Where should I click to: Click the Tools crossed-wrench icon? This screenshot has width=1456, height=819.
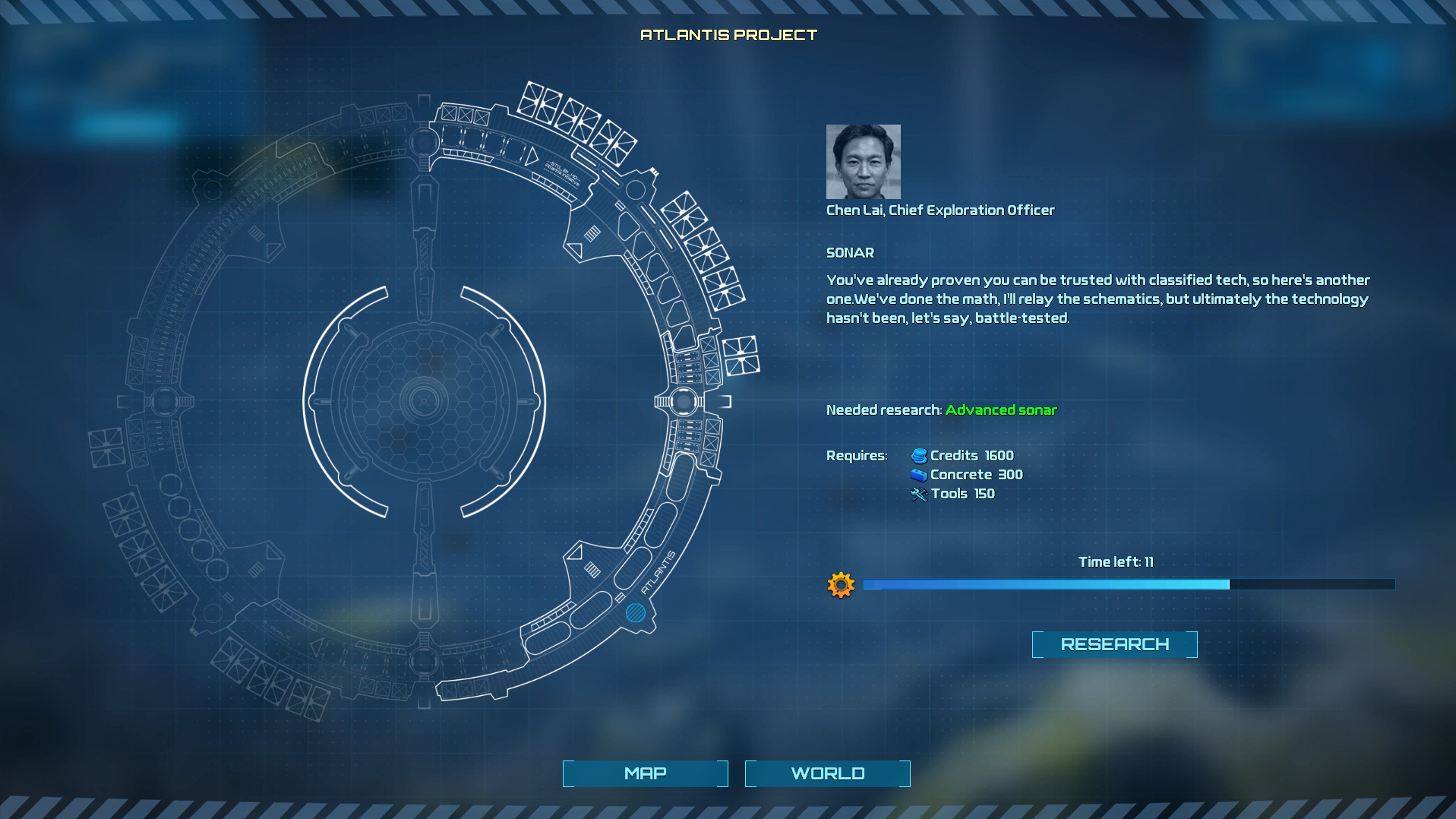918,493
